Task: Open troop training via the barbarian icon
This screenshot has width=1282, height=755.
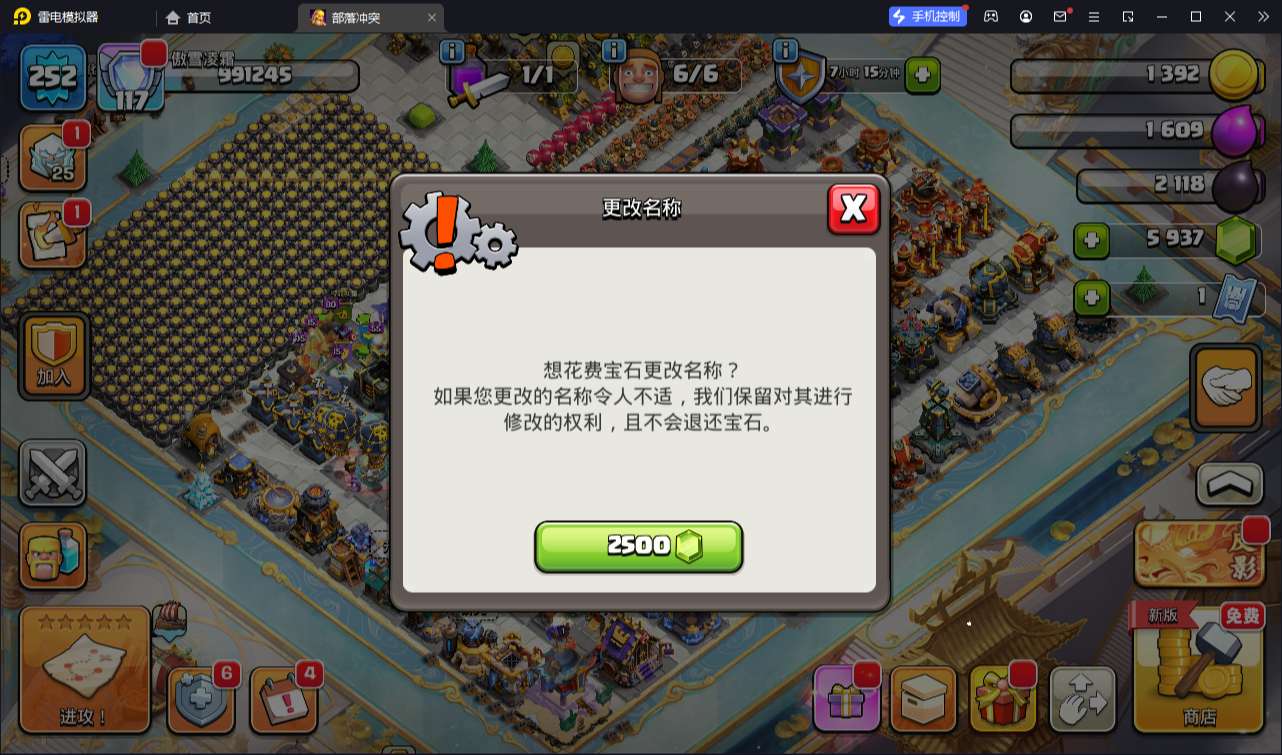Action: coord(52,556)
